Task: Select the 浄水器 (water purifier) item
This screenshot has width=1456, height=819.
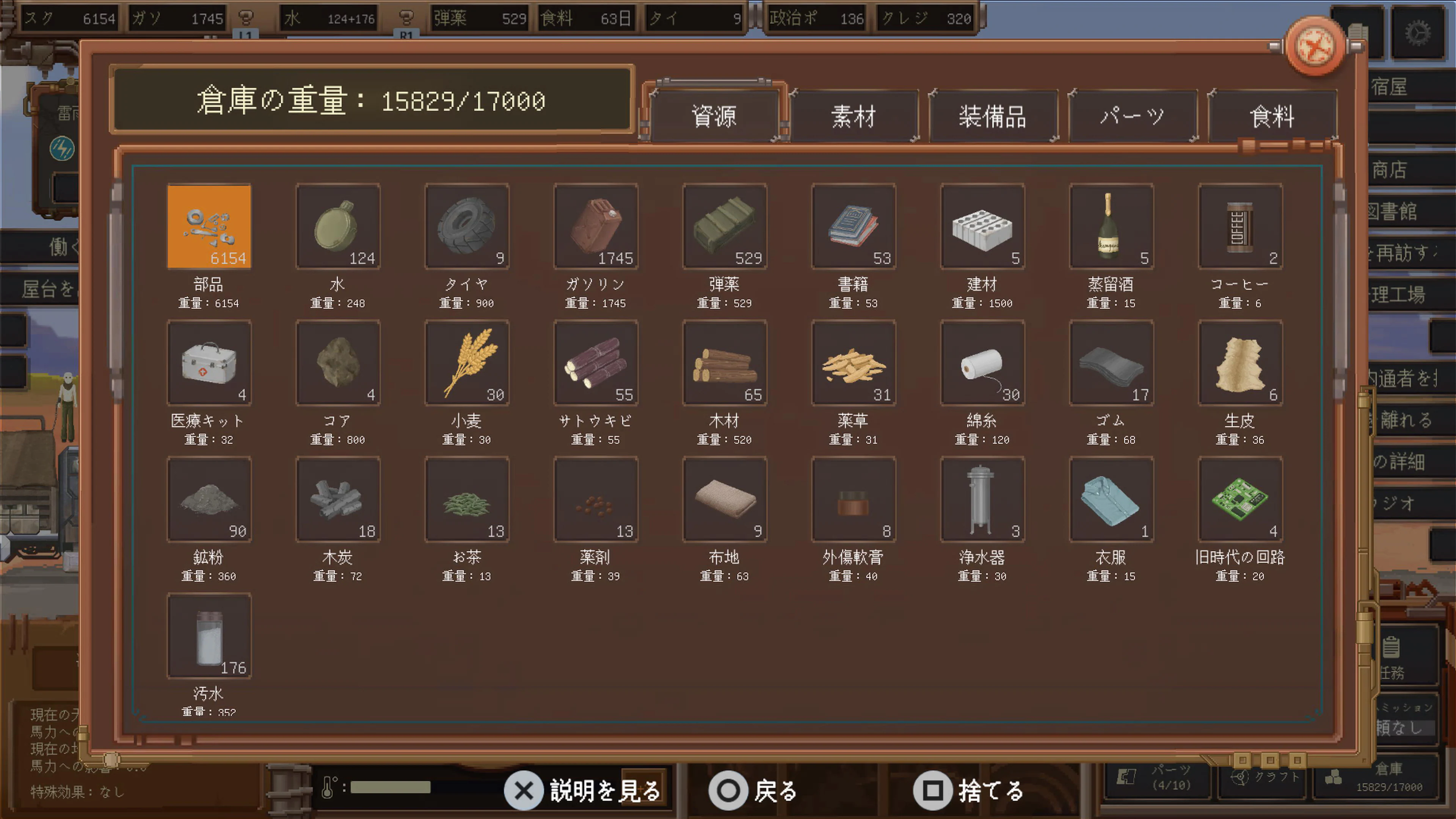Action: pos(982,500)
